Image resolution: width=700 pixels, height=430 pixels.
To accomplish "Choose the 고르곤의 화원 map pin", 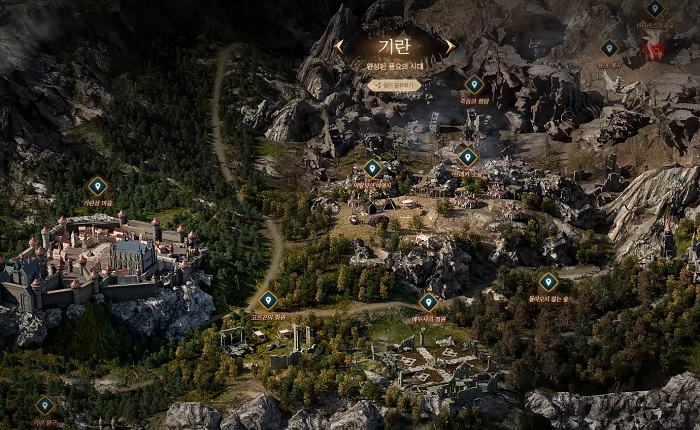I will pyautogui.click(x=268, y=299).
